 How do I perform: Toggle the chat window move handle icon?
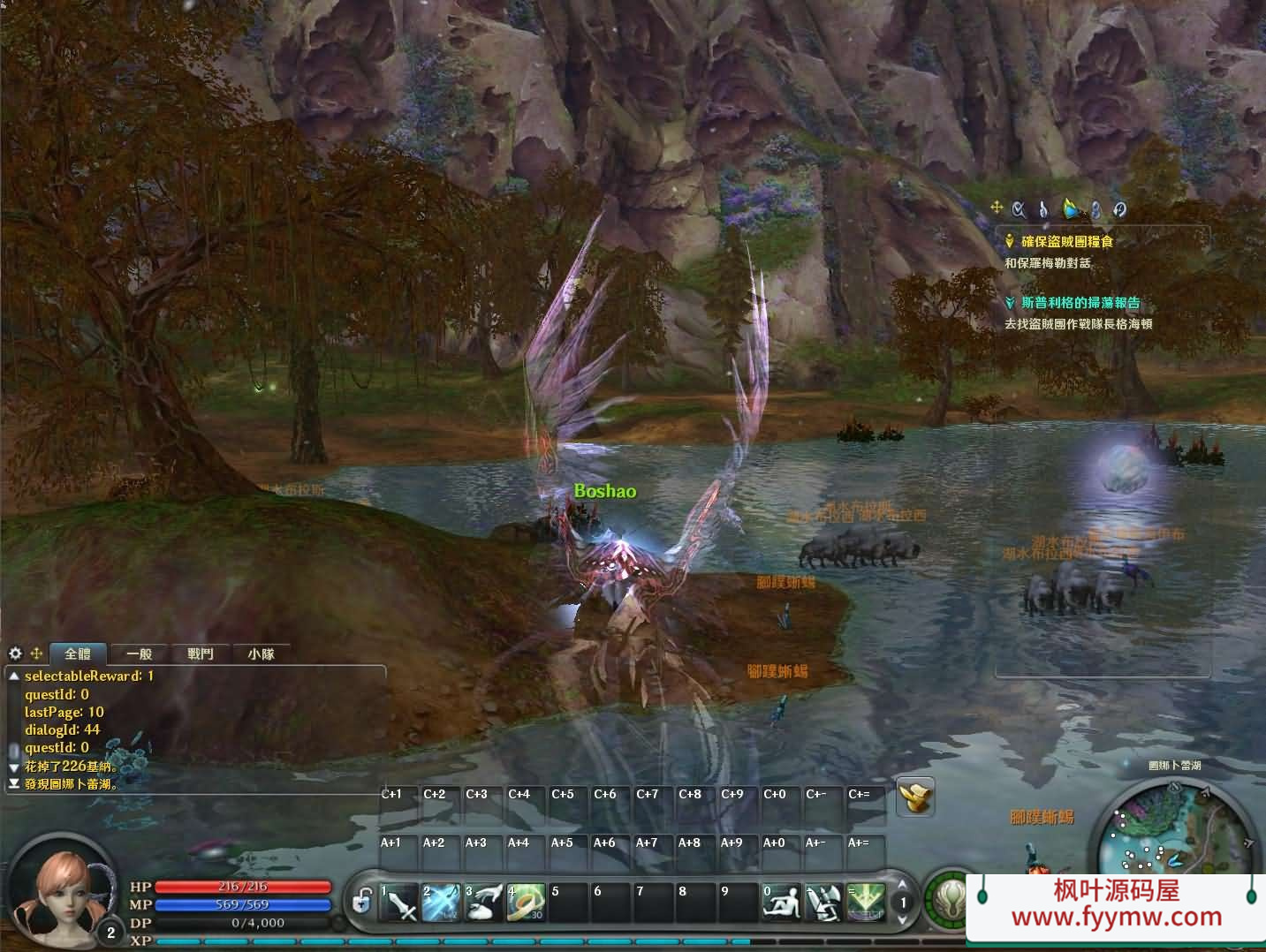pos(36,654)
